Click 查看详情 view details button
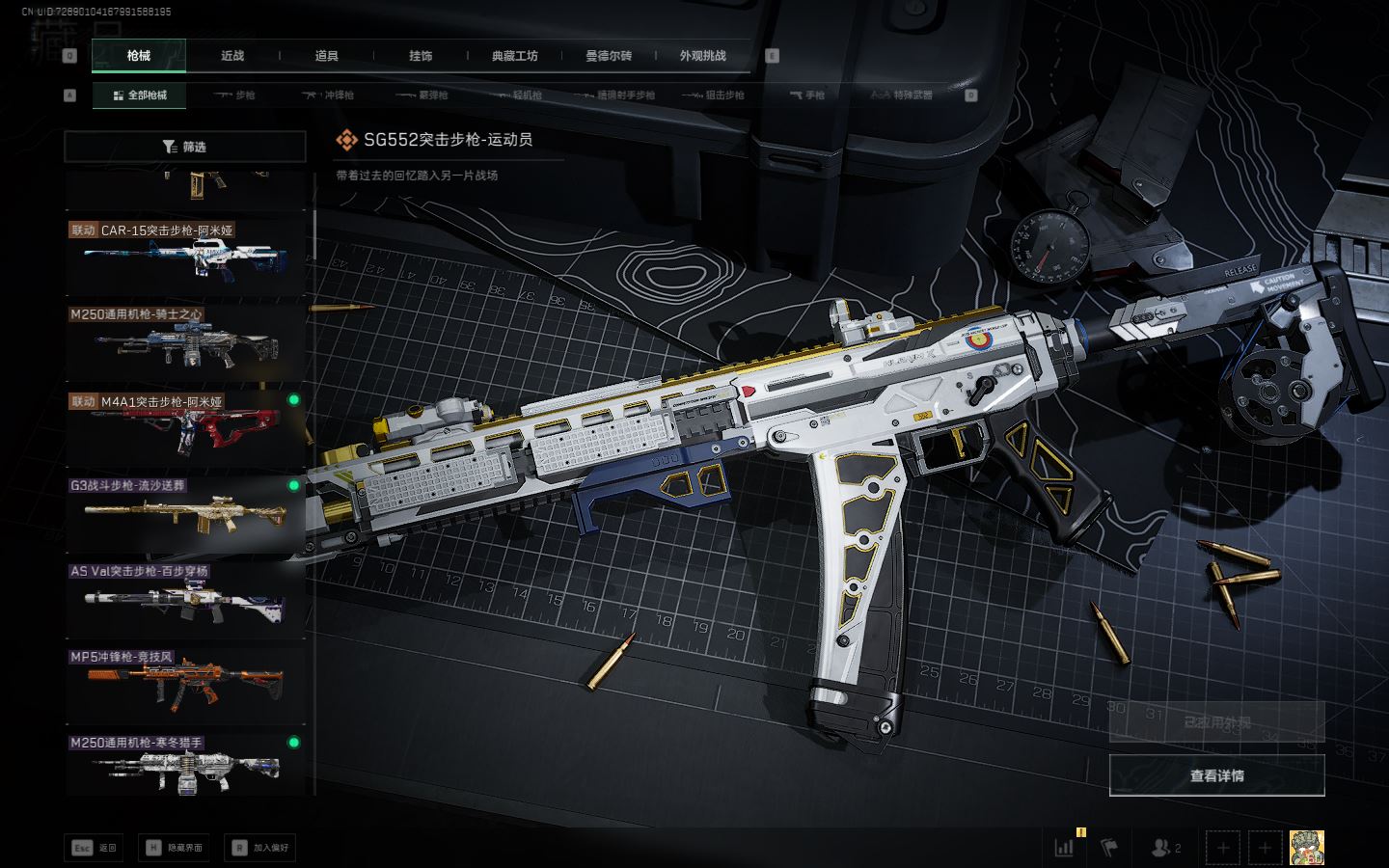1389x868 pixels. (x=1216, y=775)
